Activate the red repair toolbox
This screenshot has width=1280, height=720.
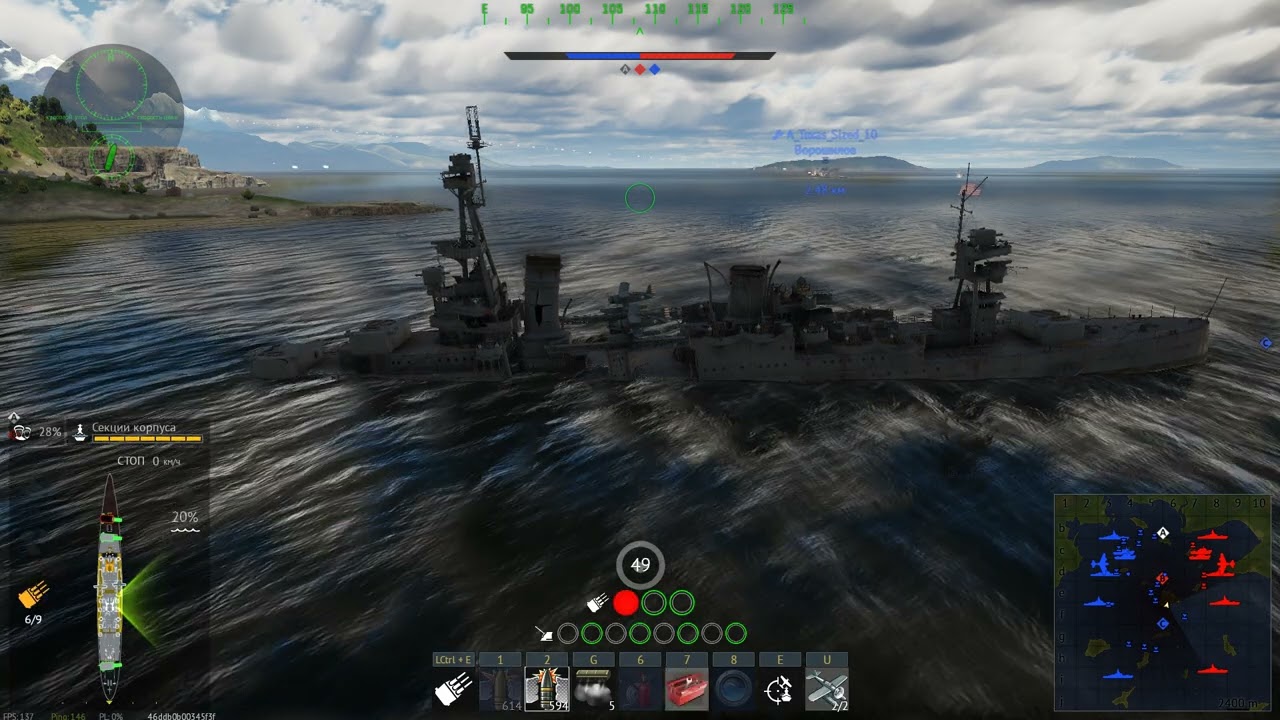click(x=687, y=688)
